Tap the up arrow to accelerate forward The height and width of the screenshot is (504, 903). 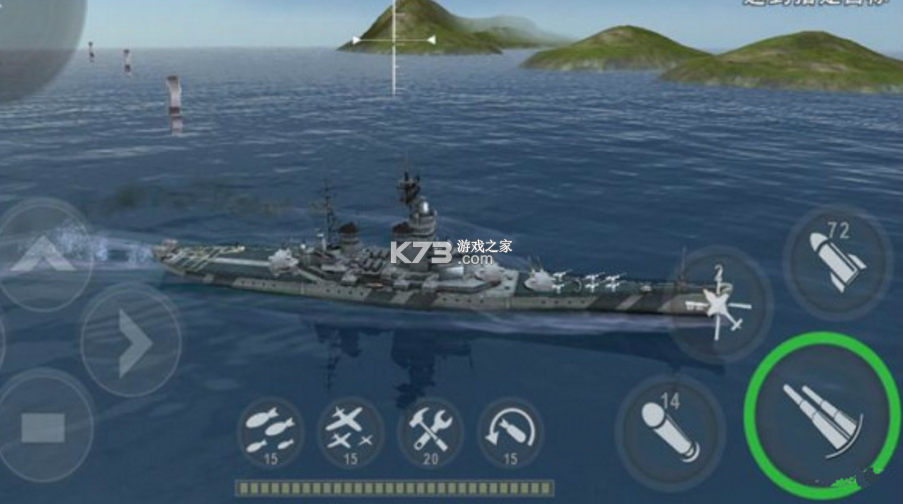click(42, 255)
